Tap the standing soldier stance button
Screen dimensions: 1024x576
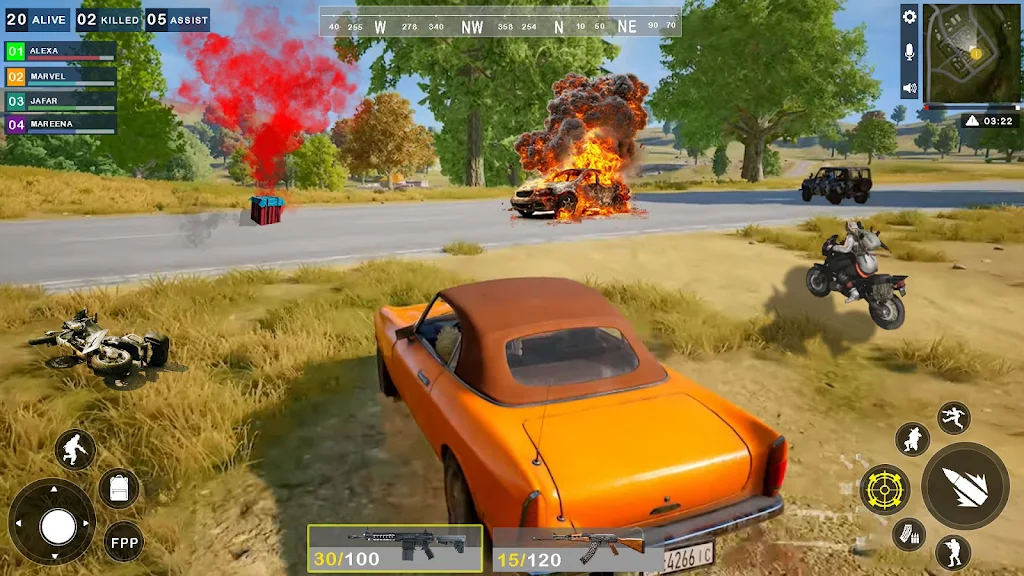pyautogui.click(x=952, y=552)
